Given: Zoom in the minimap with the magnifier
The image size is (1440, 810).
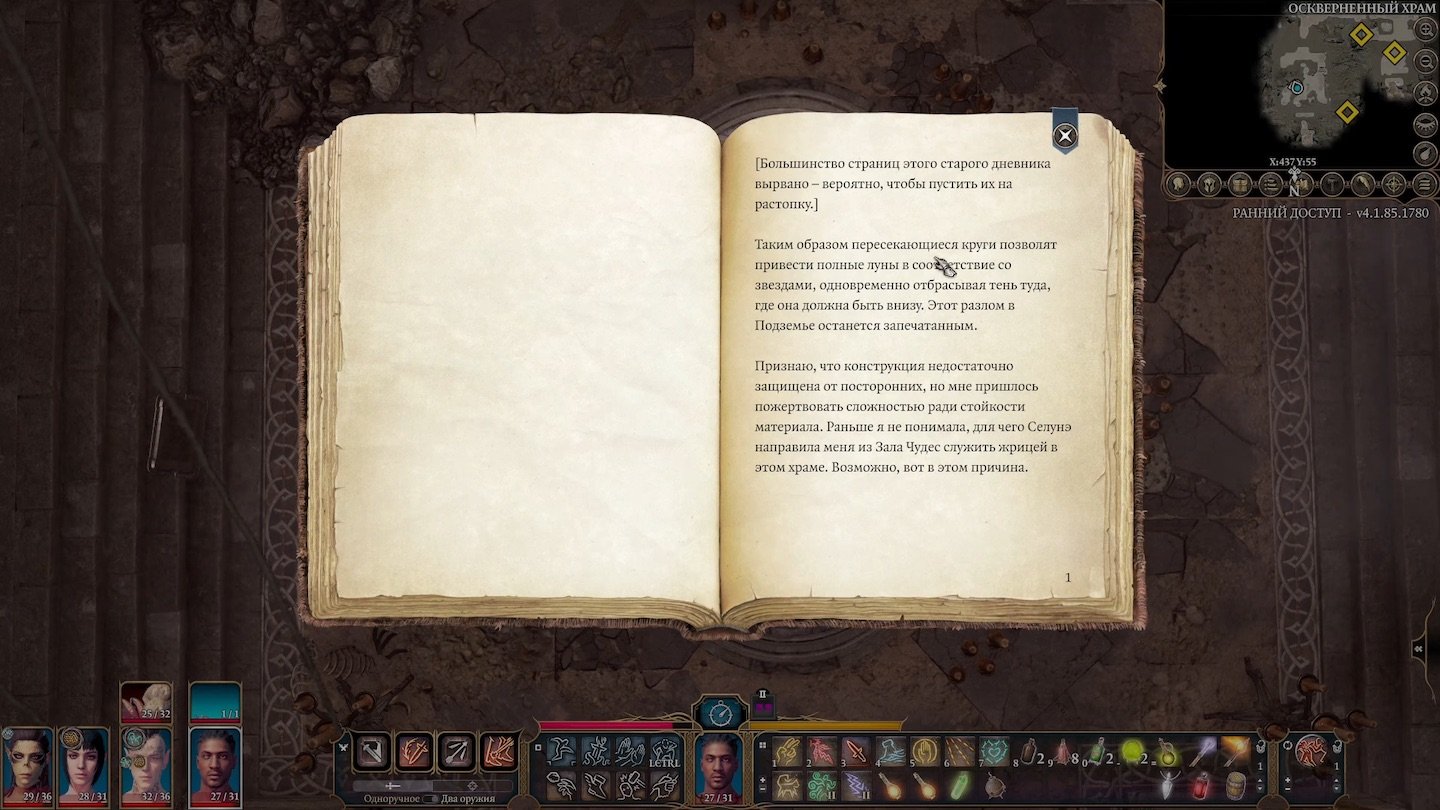Looking at the screenshot, I should tap(1425, 32).
